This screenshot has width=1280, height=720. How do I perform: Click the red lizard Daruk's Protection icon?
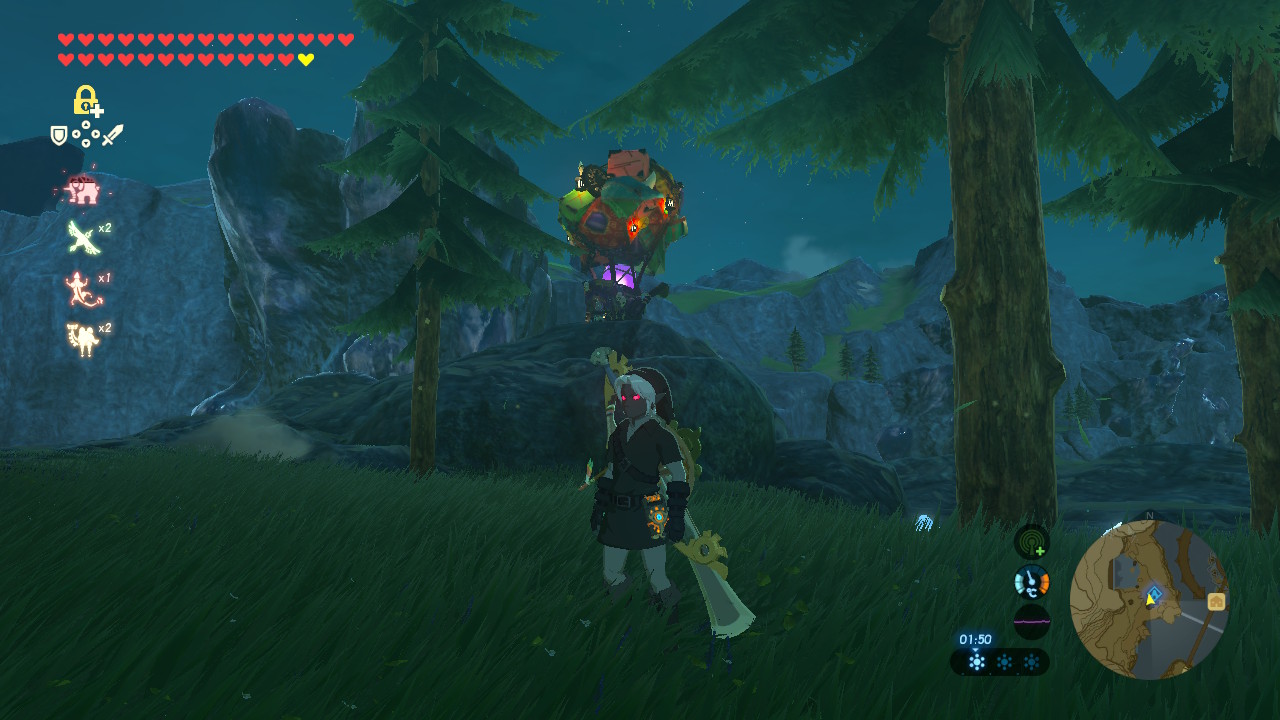tap(80, 289)
